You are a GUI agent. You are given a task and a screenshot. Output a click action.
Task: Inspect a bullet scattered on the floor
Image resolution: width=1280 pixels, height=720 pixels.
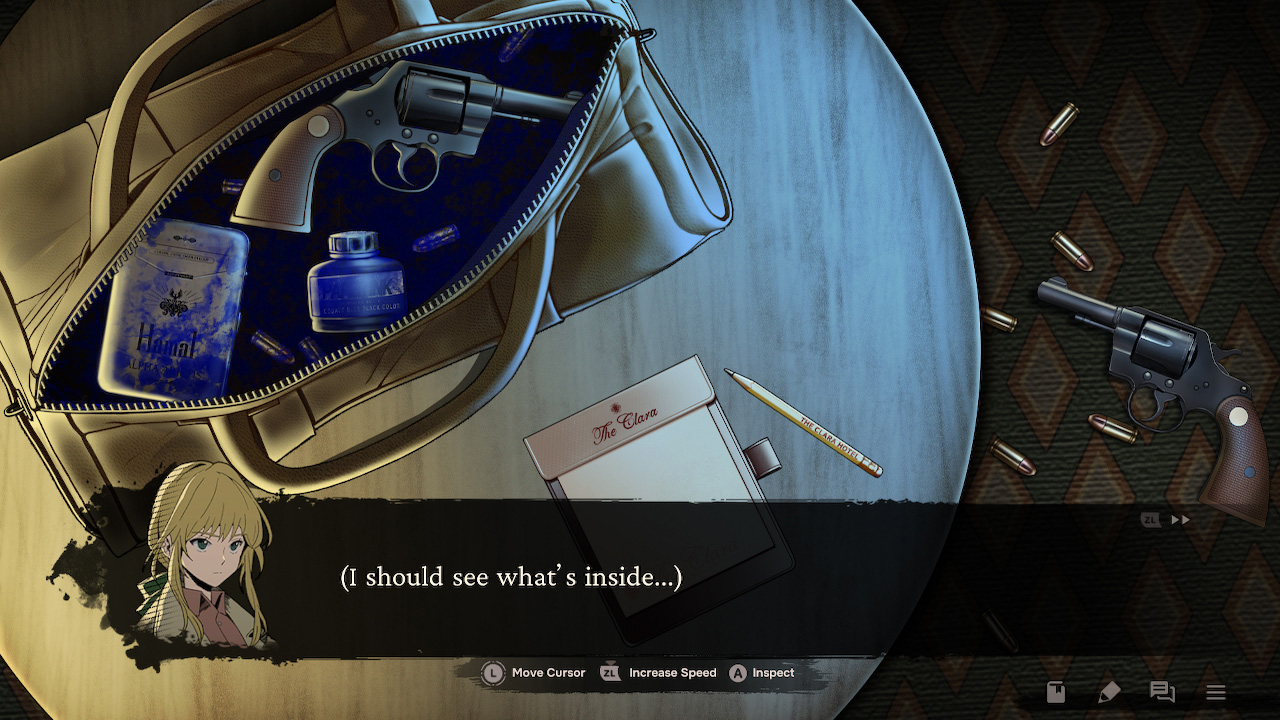[x=1062, y=126]
